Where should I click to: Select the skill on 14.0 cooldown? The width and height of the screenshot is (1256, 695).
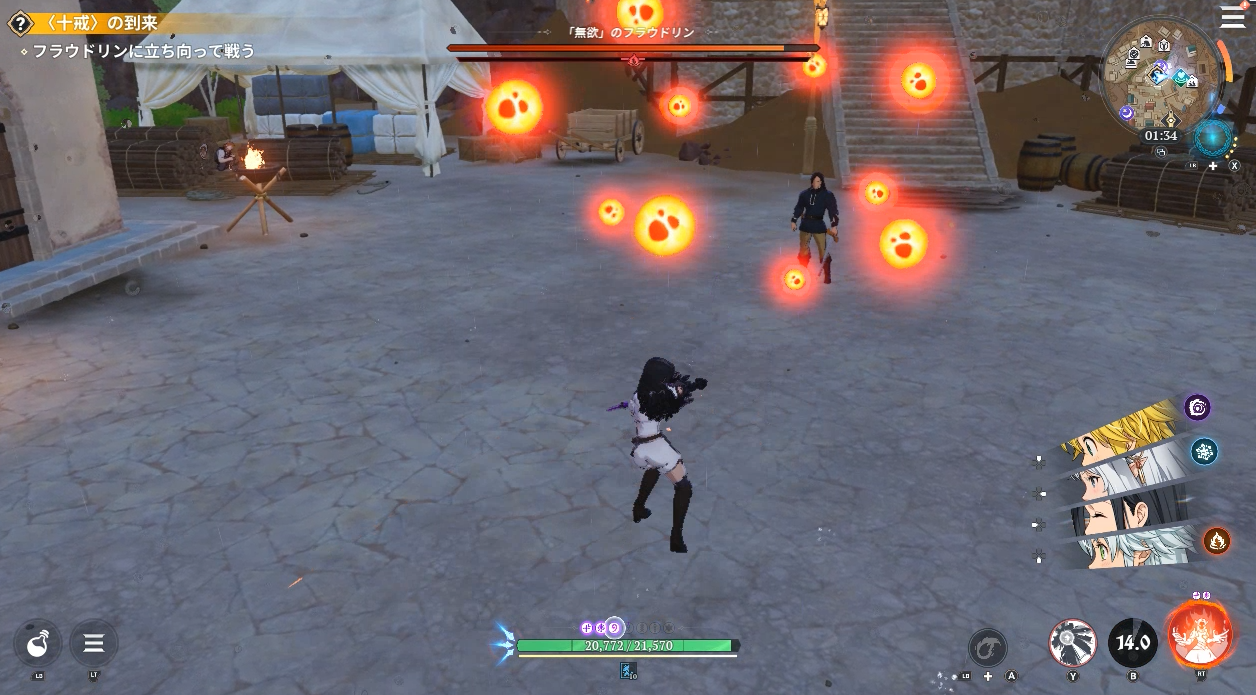pyautogui.click(x=1133, y=643)
